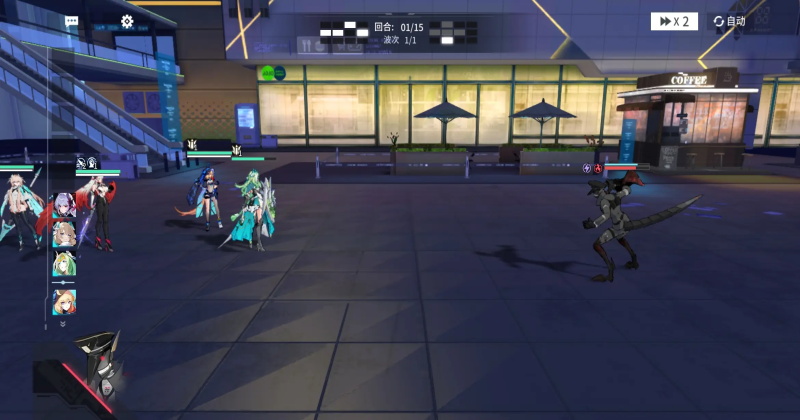
Task: Enable auto battle mode
Action: pos(730,21)
